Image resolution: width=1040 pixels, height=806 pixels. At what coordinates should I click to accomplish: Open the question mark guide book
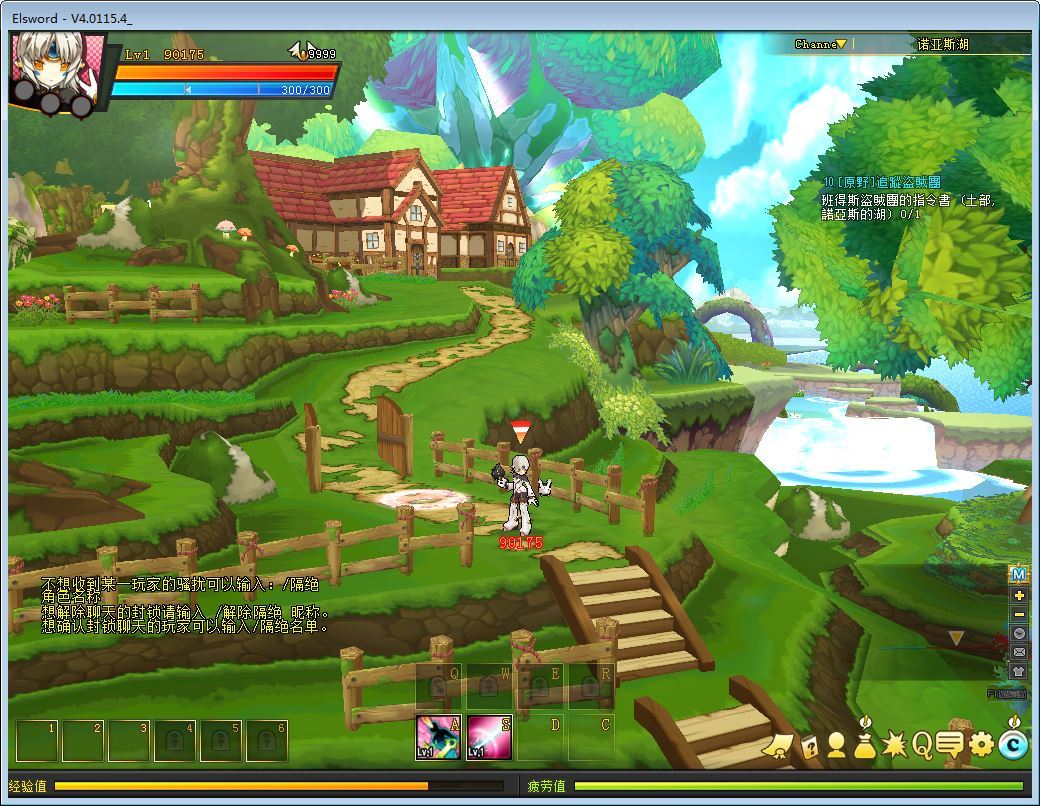coord(808,746)
